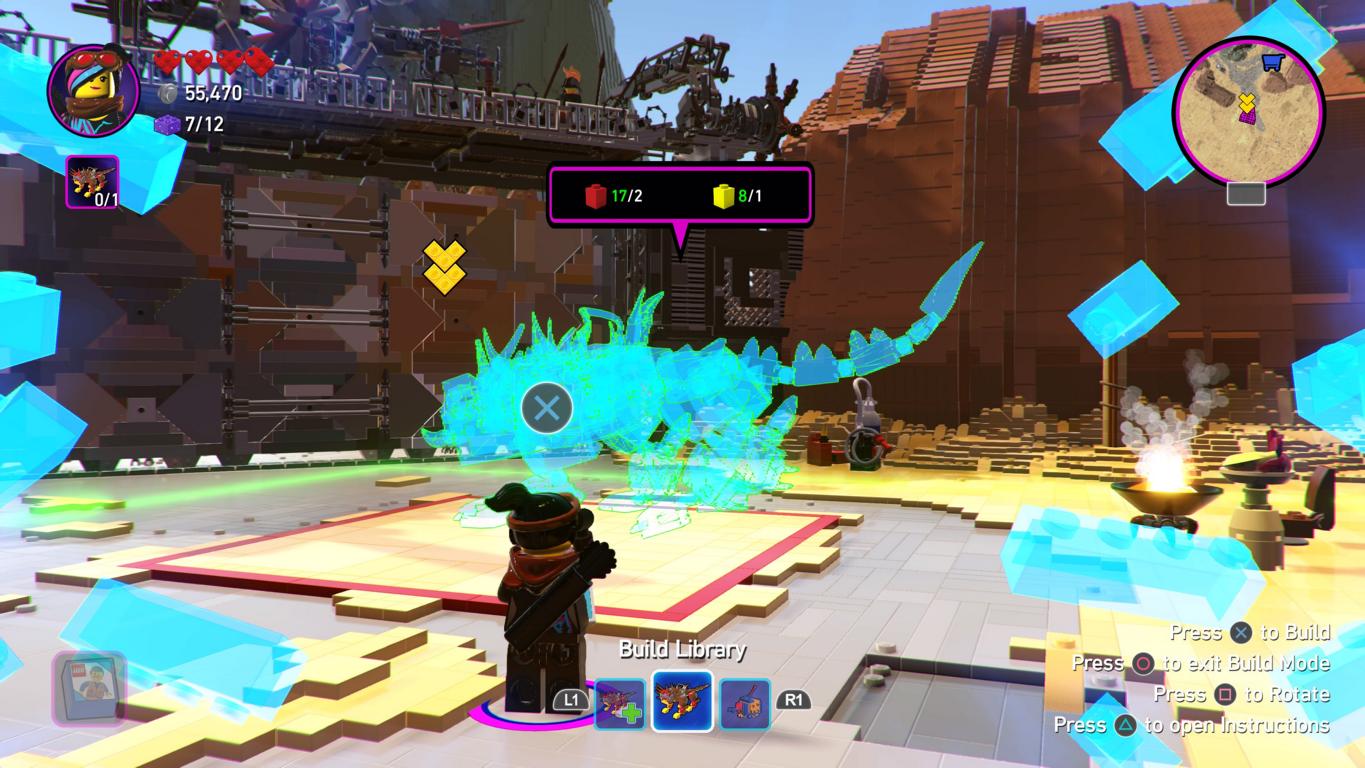The width and height of the screenshot is (1365, 768).
Task: Select the blue shopping cart marker on minimap
Action: (1272, 63)
